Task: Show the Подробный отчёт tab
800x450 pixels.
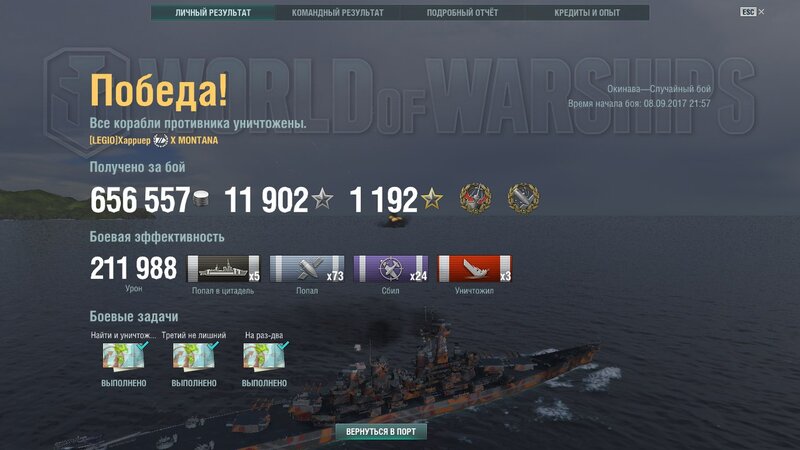Action: coord(462,13)
